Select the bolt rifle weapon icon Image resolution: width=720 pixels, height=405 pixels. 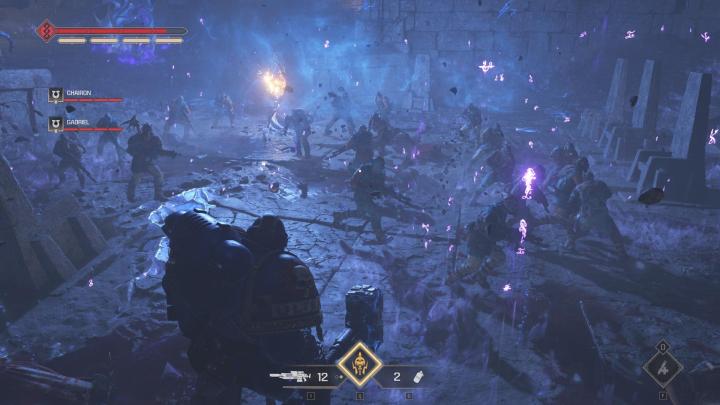click(x=291, y=377)
